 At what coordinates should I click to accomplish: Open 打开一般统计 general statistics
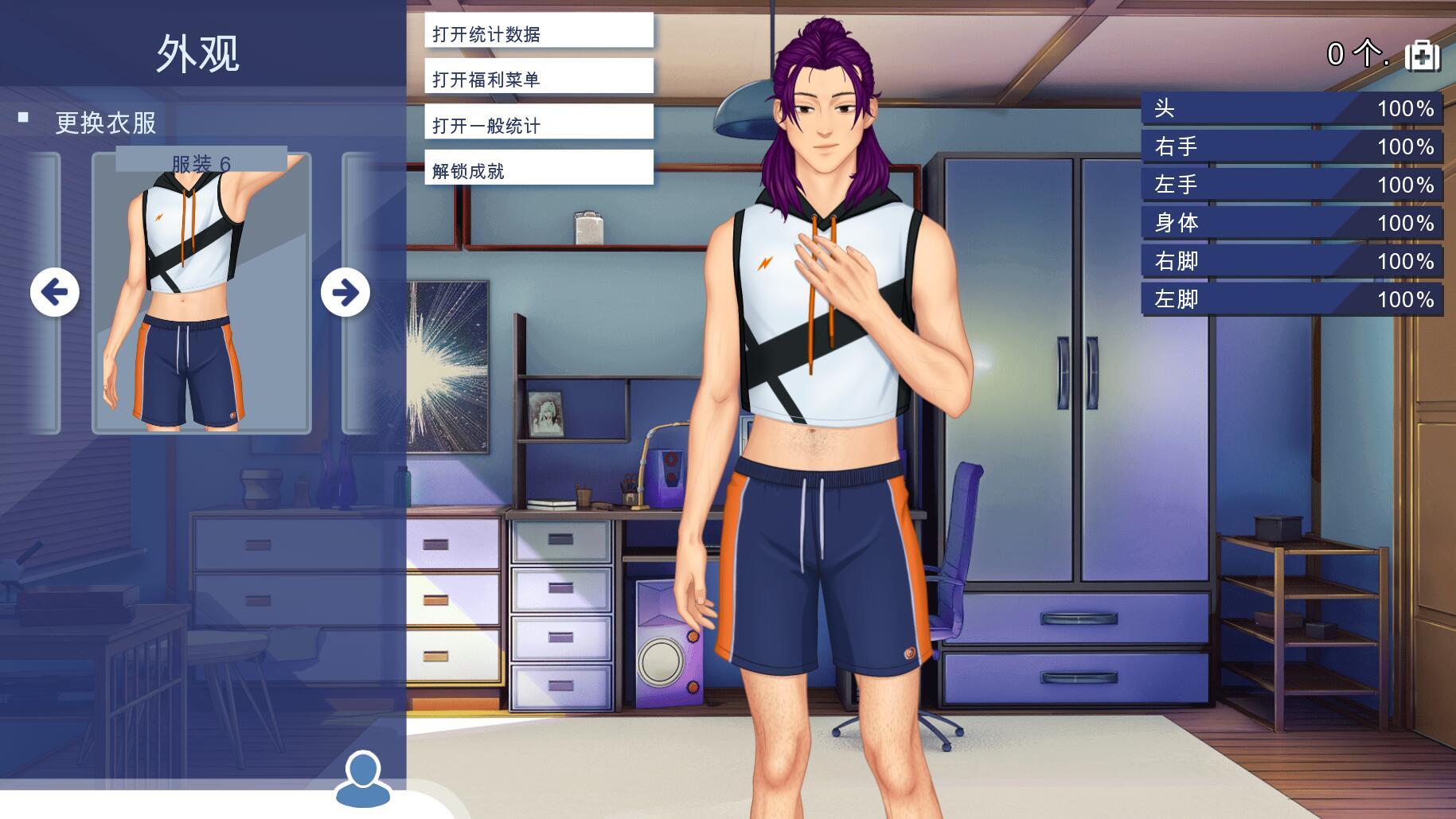(538, 122)
